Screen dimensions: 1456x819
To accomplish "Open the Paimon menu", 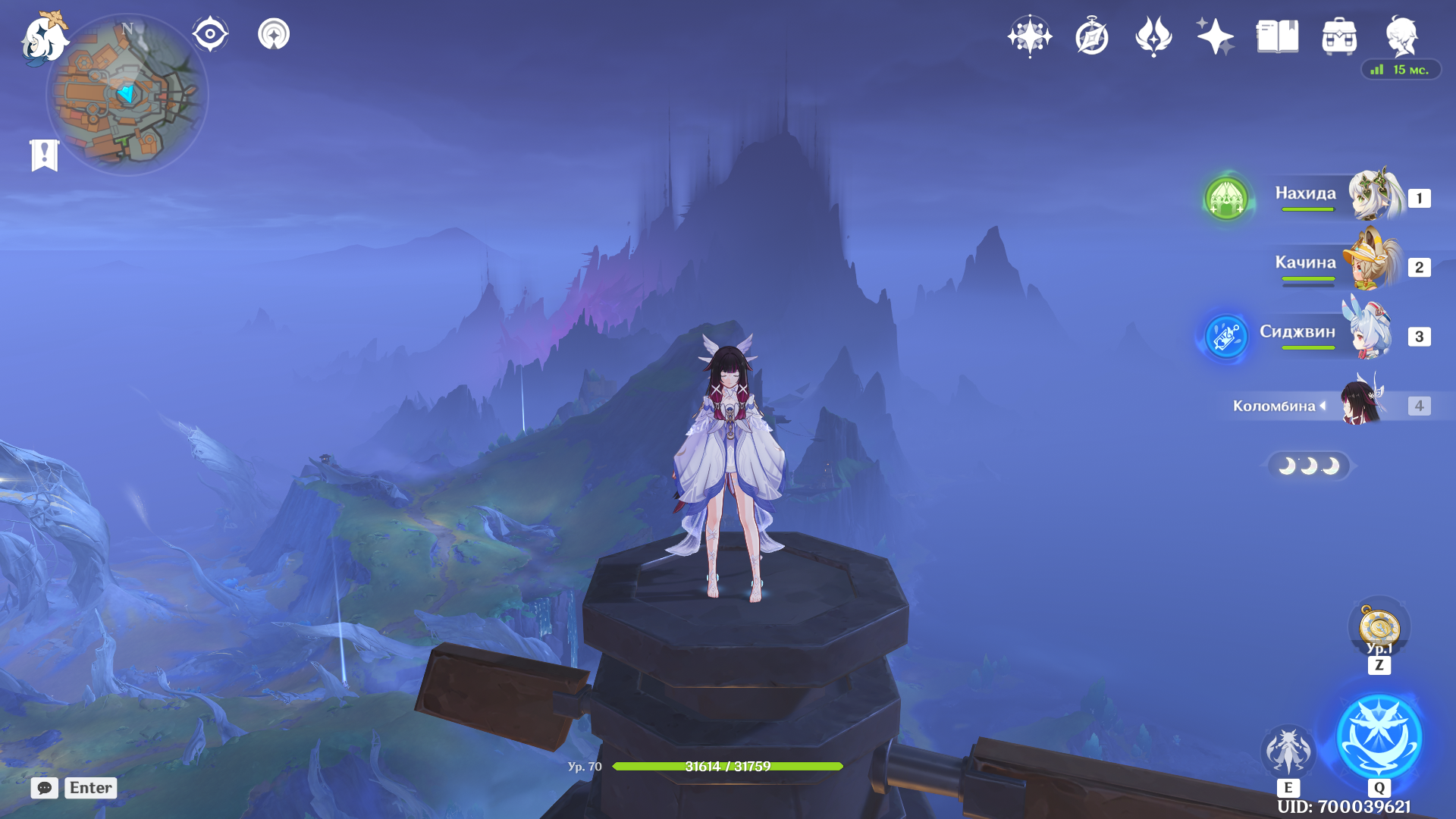I will 44,38.
